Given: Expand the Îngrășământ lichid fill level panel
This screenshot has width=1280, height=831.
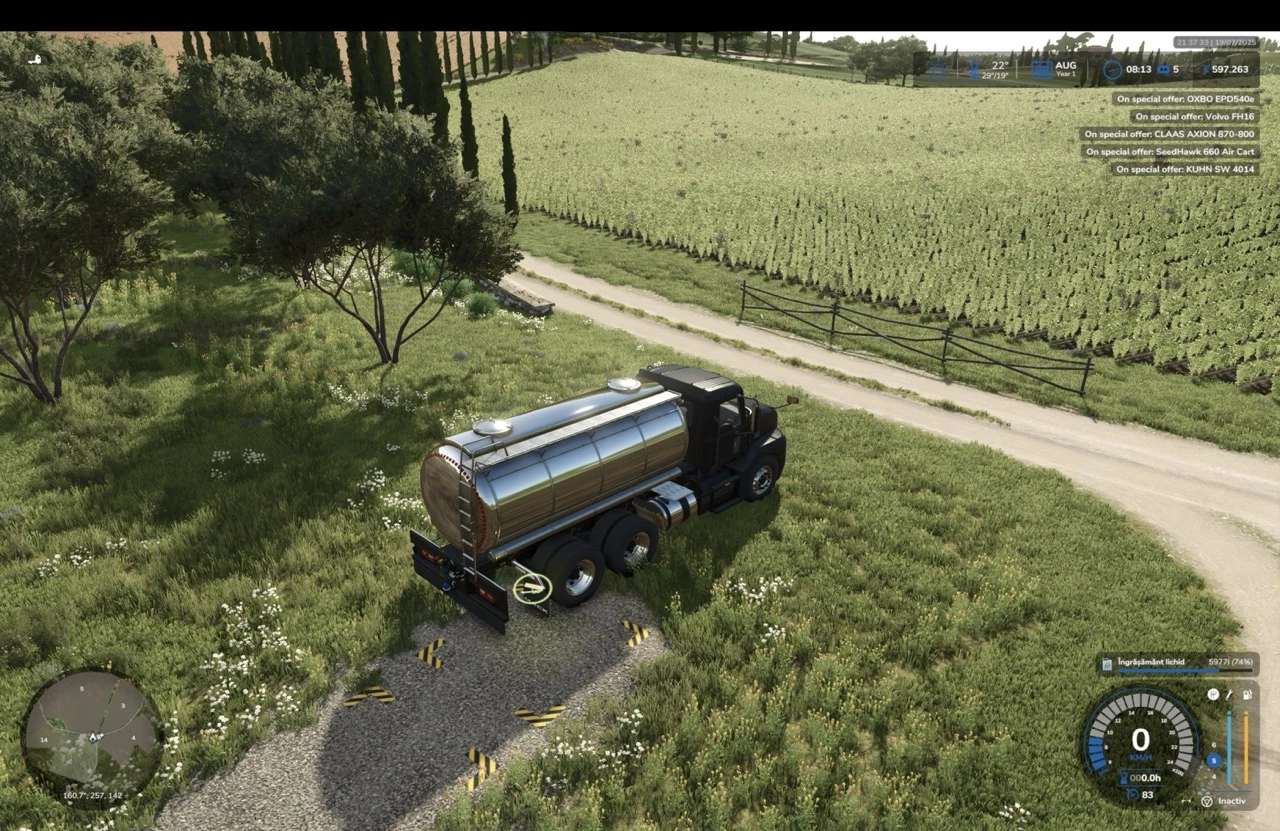Looking at the screenshot, I should 1180,662.
